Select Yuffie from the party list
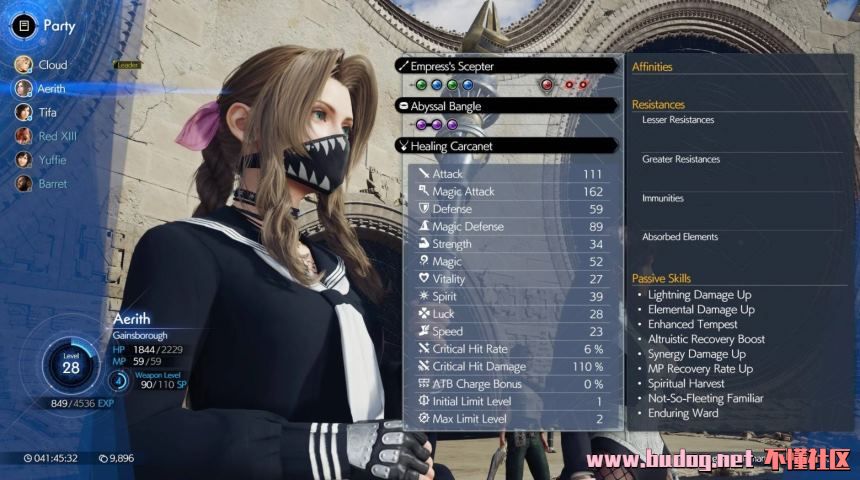The image size is (860, 480). pyautogui.click(x=52, y=160)
